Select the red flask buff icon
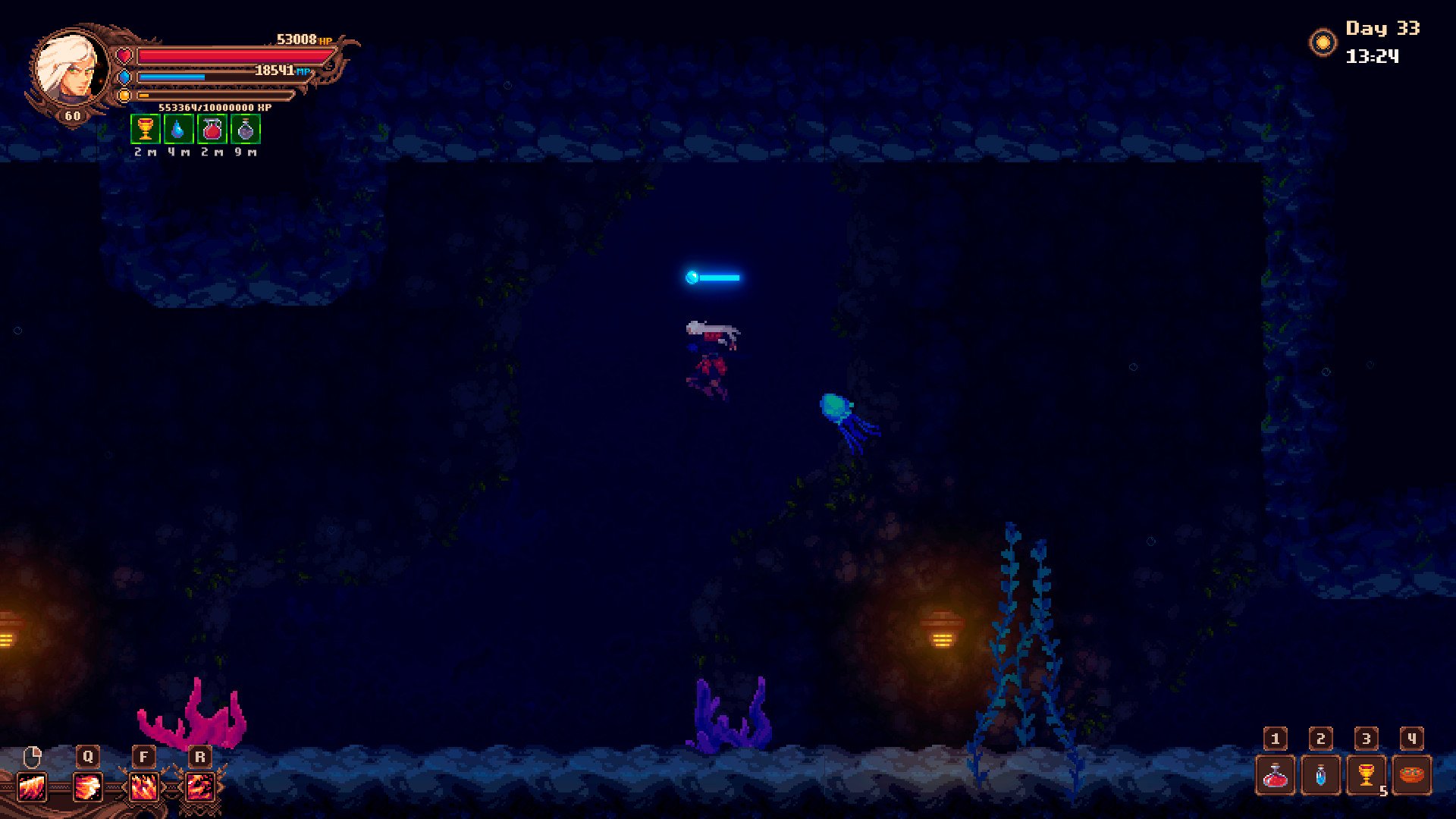This screenshot has width=1456, height=819. (x=212, y=129)
